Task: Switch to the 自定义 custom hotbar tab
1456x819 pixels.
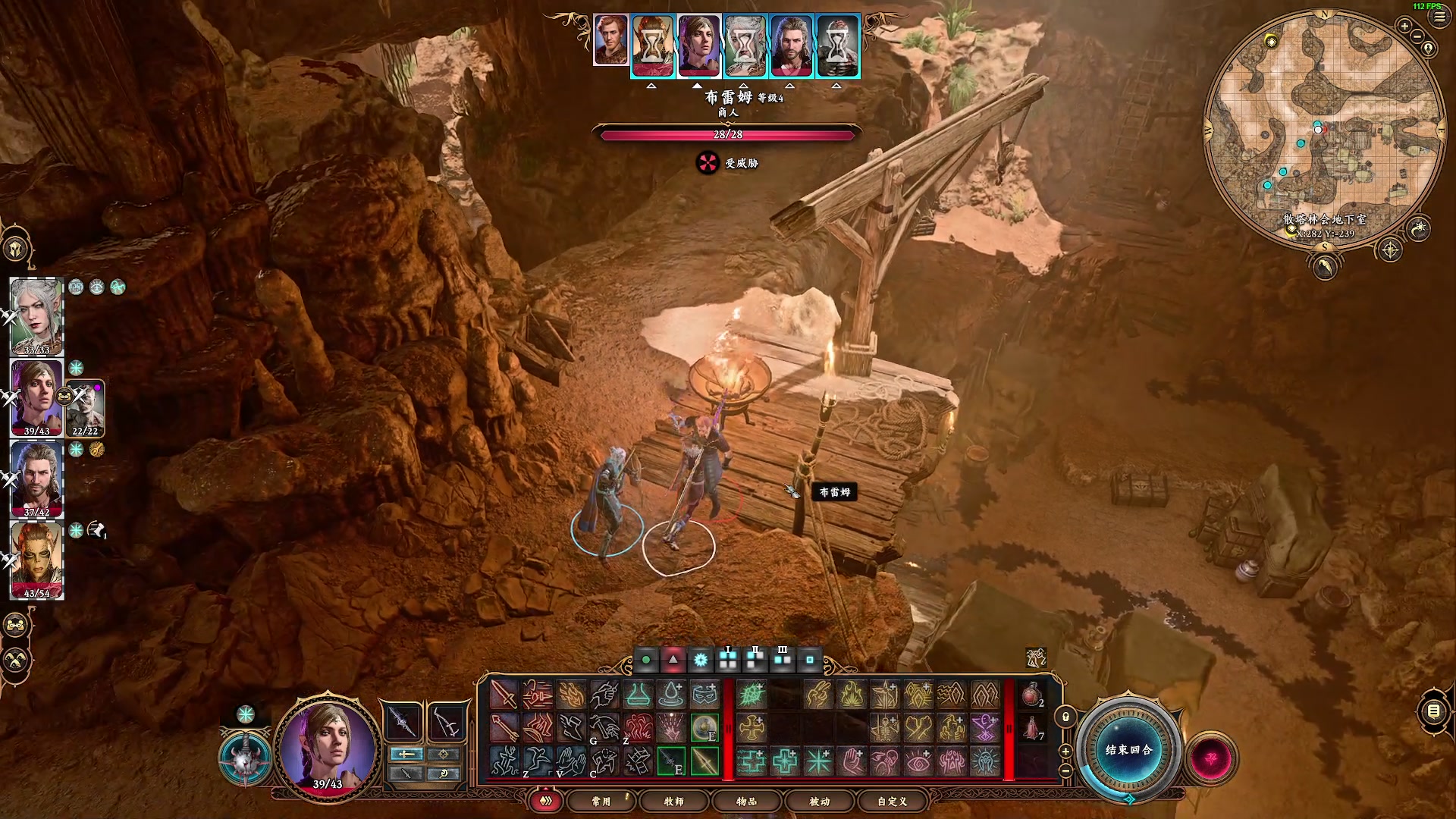Action: coord(892,801)
